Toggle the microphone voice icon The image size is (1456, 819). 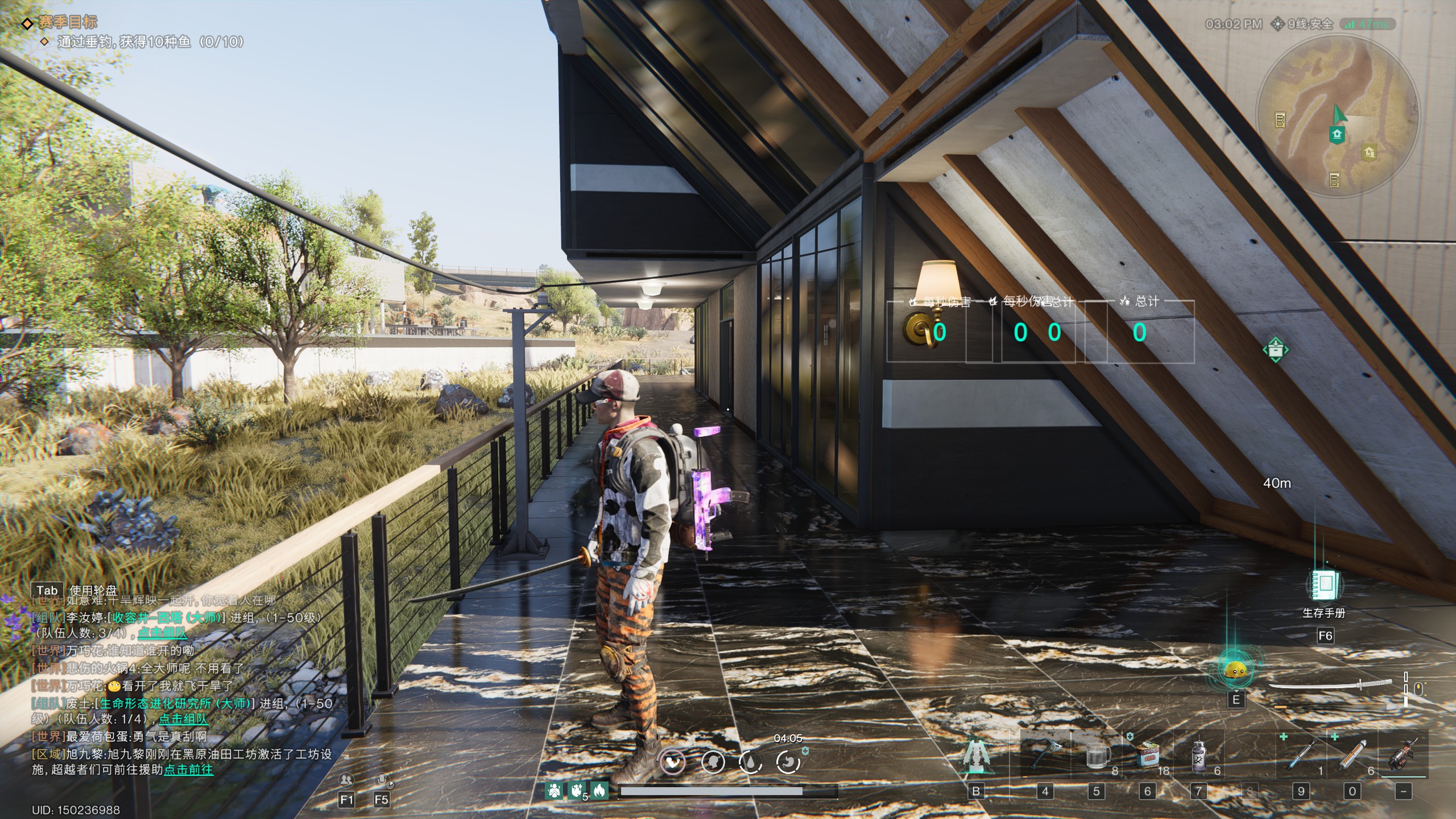(x=382, y=780)
